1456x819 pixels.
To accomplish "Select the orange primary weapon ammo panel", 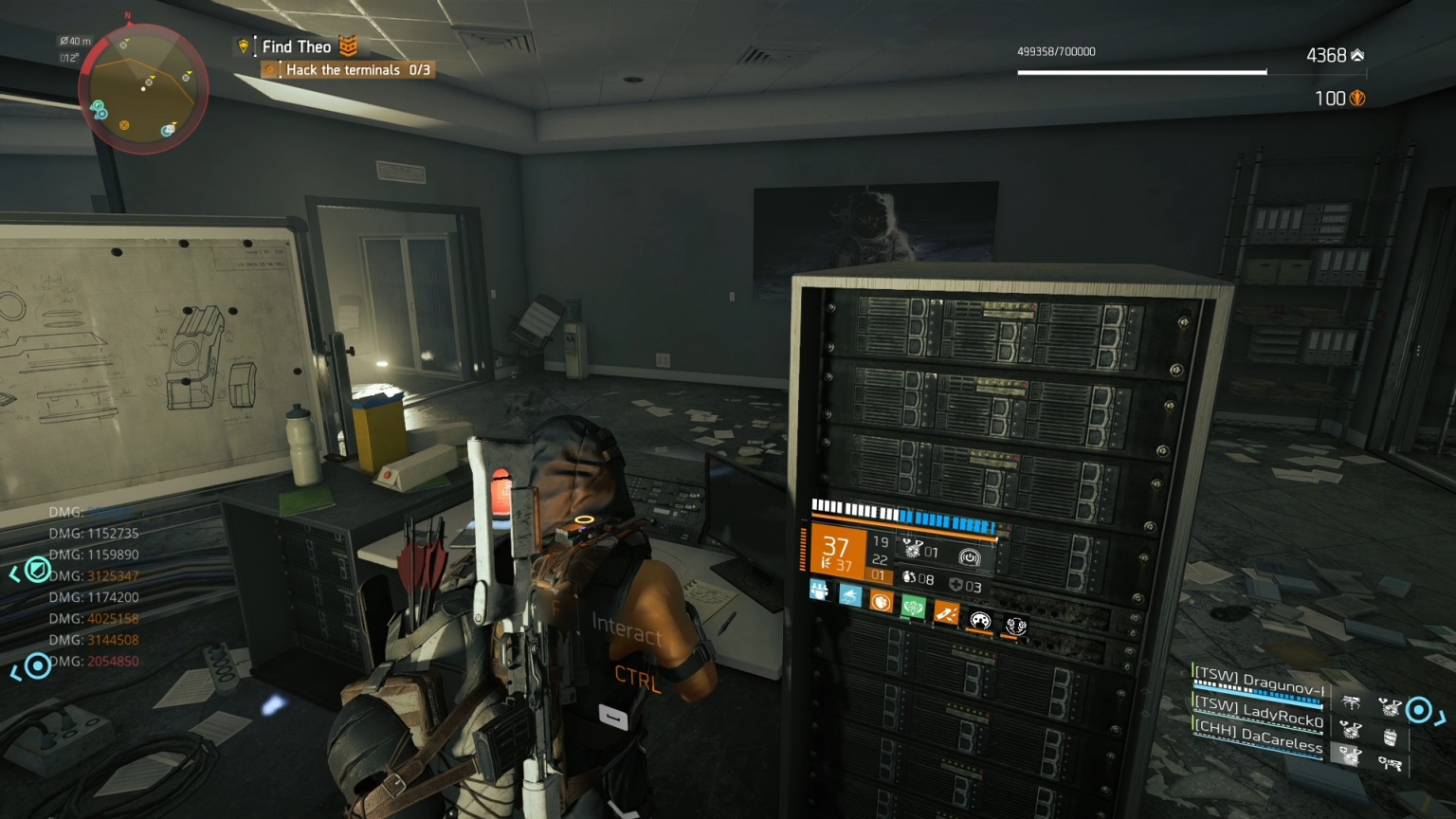I will pyautogui.click(x=835, y=551).
